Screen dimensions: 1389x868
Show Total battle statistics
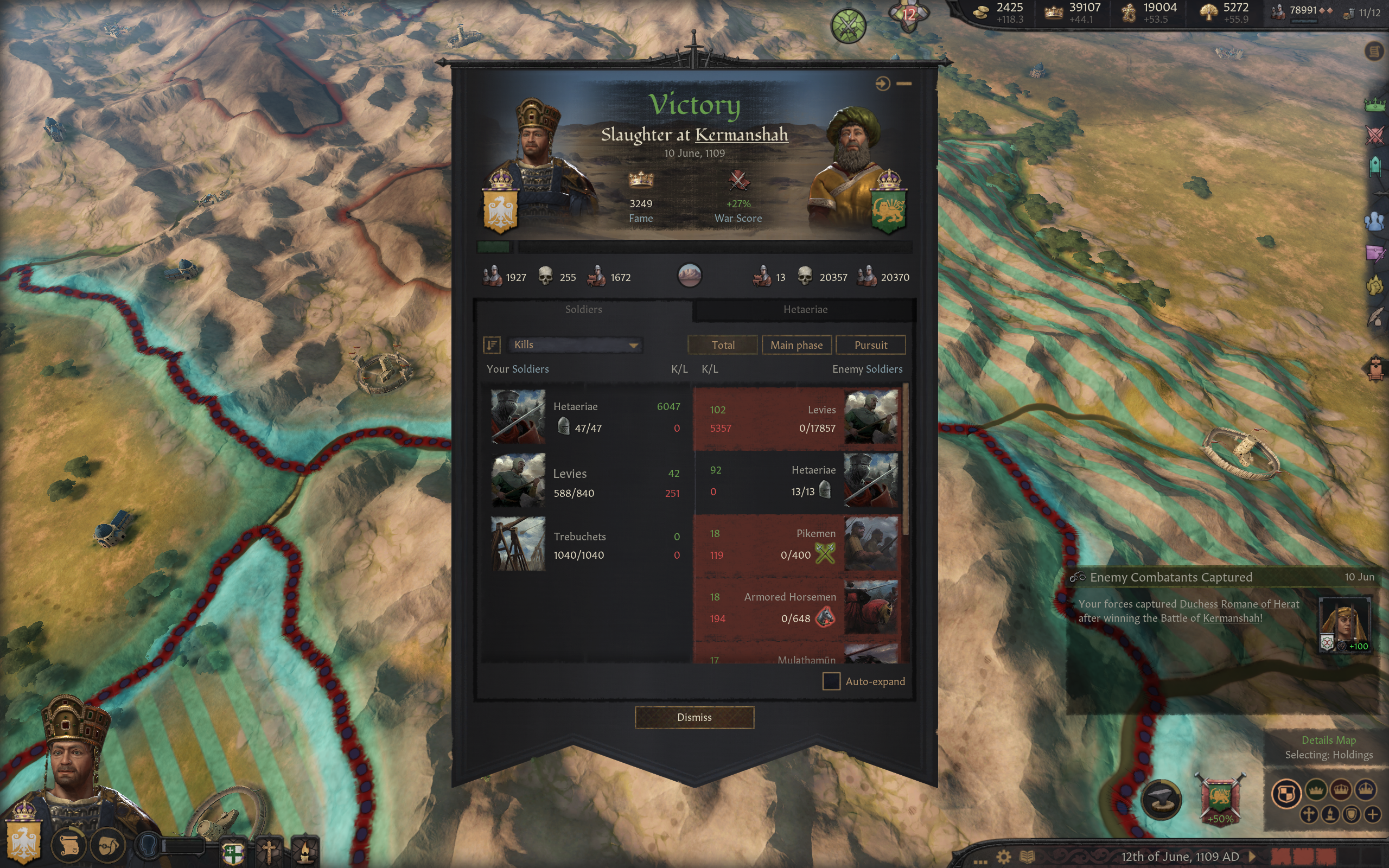tap(723, 345)
